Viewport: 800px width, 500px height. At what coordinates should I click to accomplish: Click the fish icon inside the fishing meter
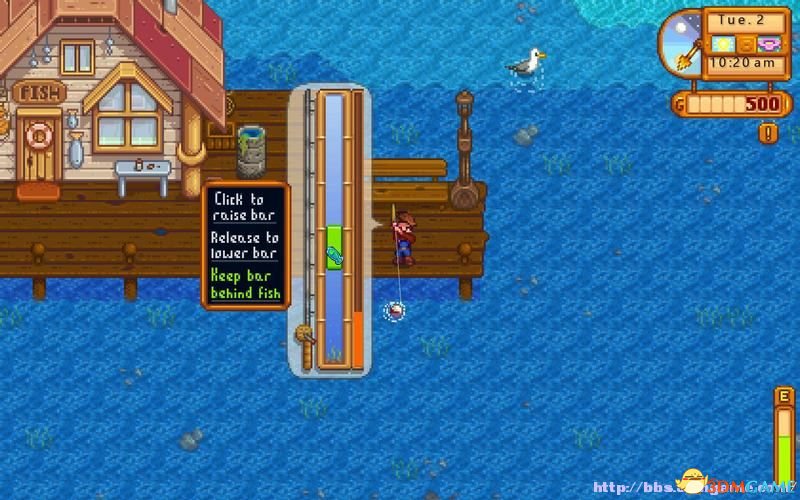(334, 257)
